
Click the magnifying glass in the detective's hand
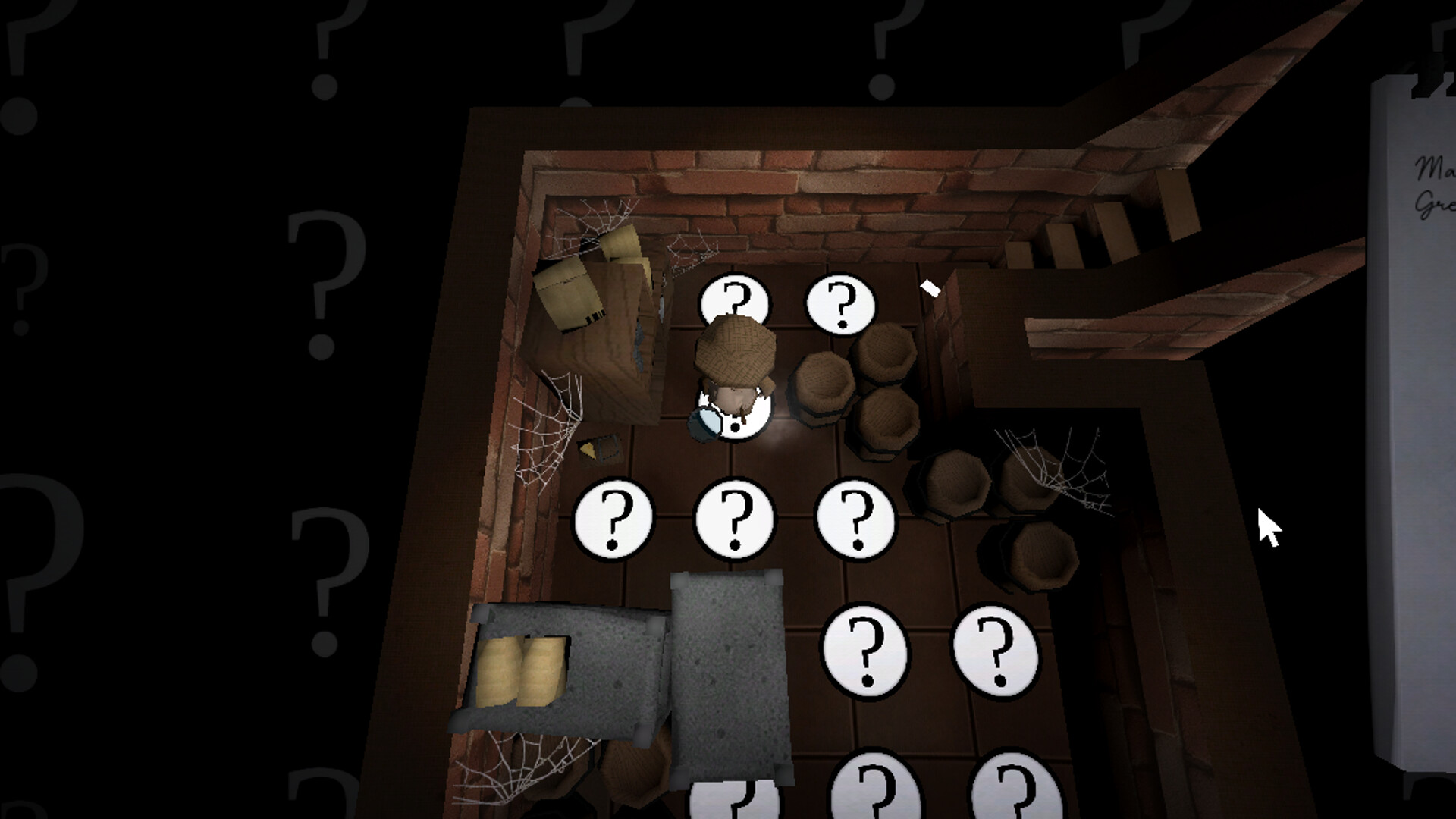coord(705,422)
